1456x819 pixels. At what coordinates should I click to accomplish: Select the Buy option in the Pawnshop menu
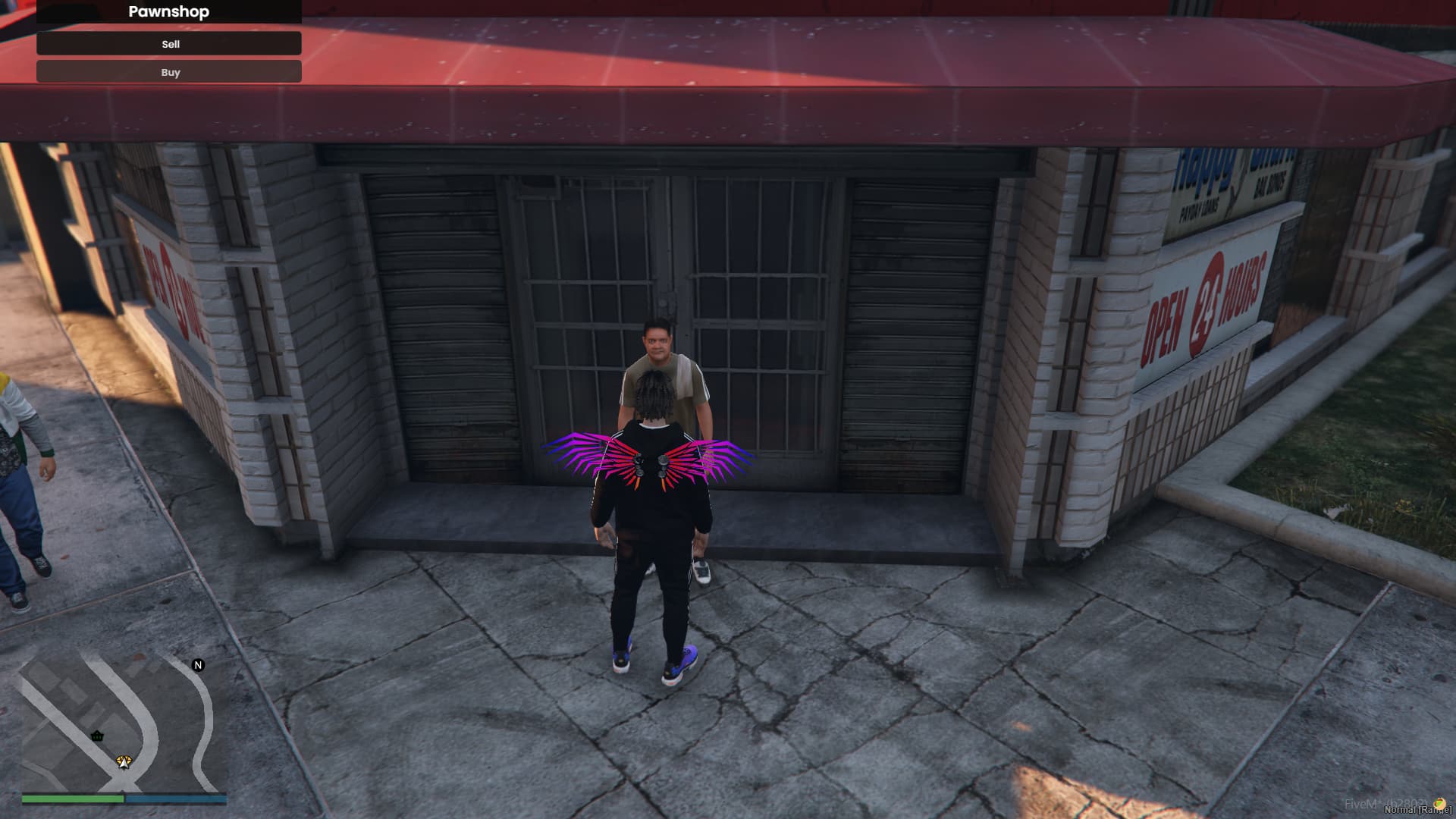[169, 72]
